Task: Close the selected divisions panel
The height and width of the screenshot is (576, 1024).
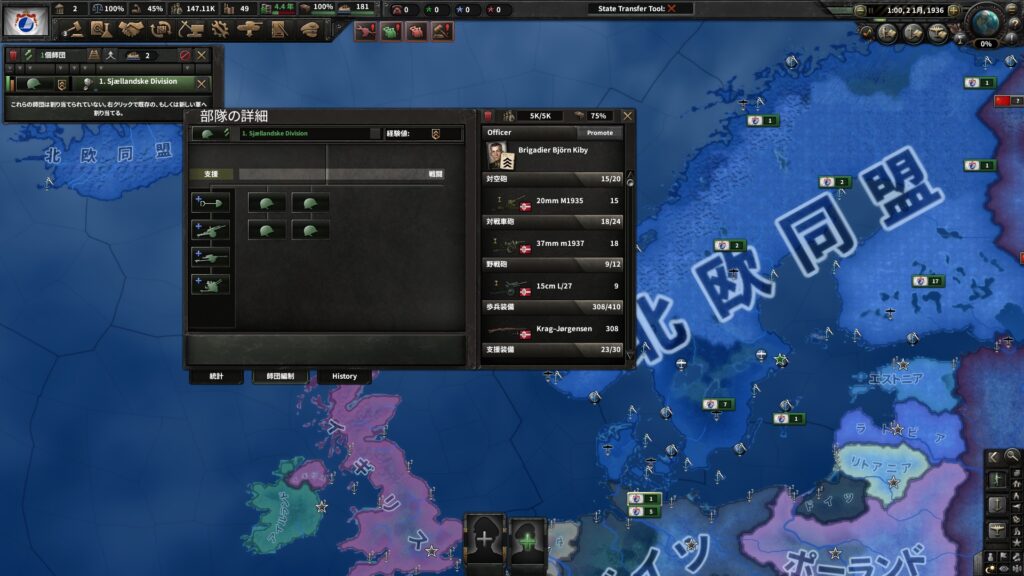Action: click(x=201, y=55)
